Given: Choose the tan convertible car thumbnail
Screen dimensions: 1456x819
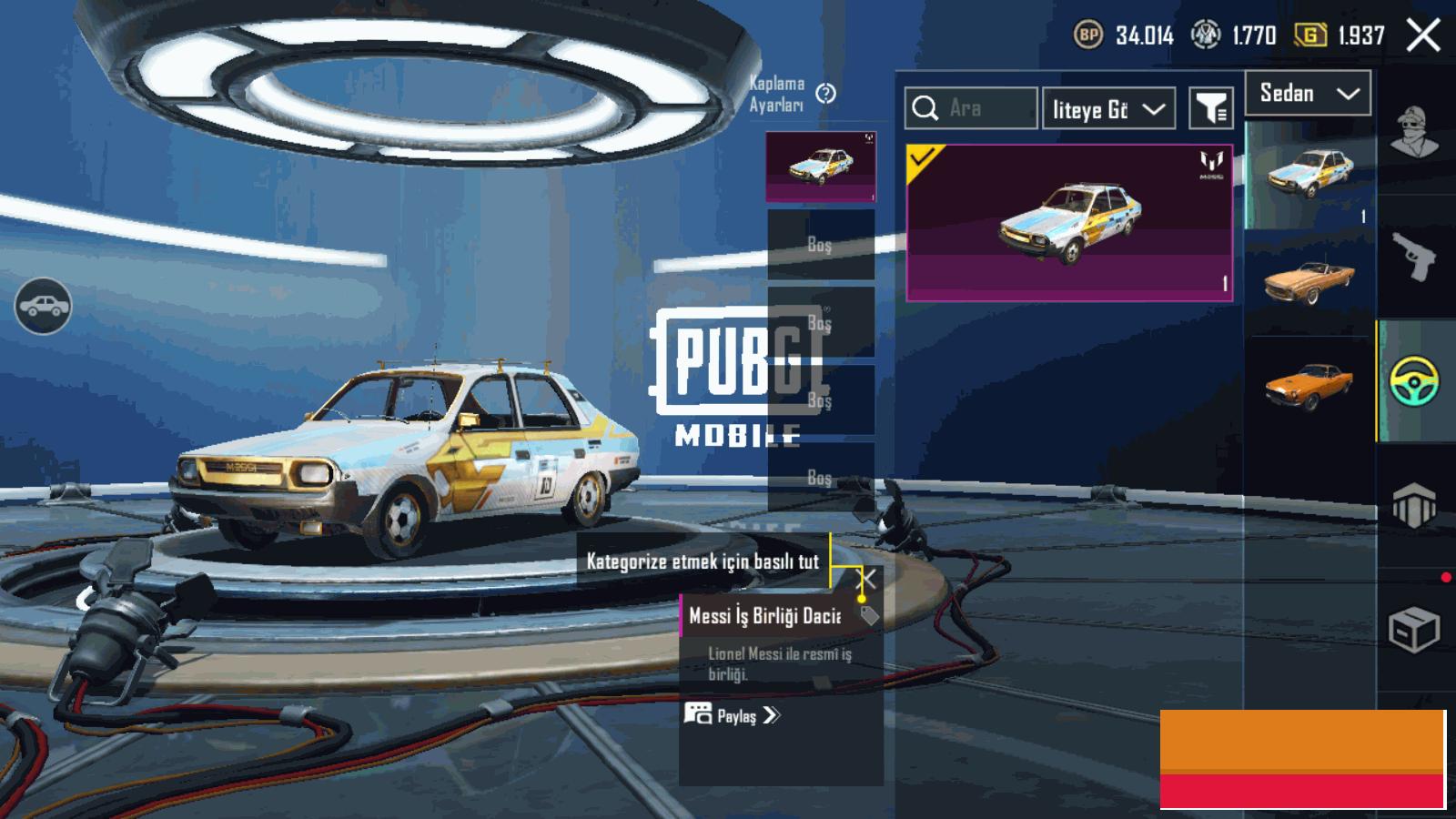Looking at the screenshot, I should pyautogui.click(x=1308, y=281).
